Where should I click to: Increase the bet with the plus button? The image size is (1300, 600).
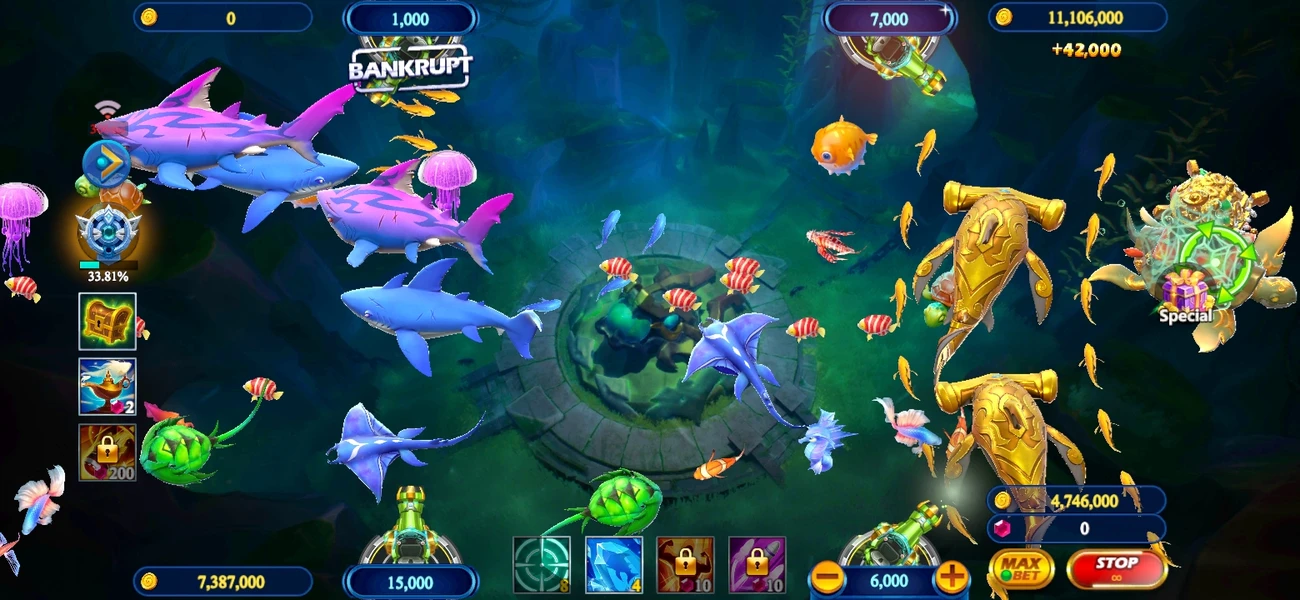952,577
